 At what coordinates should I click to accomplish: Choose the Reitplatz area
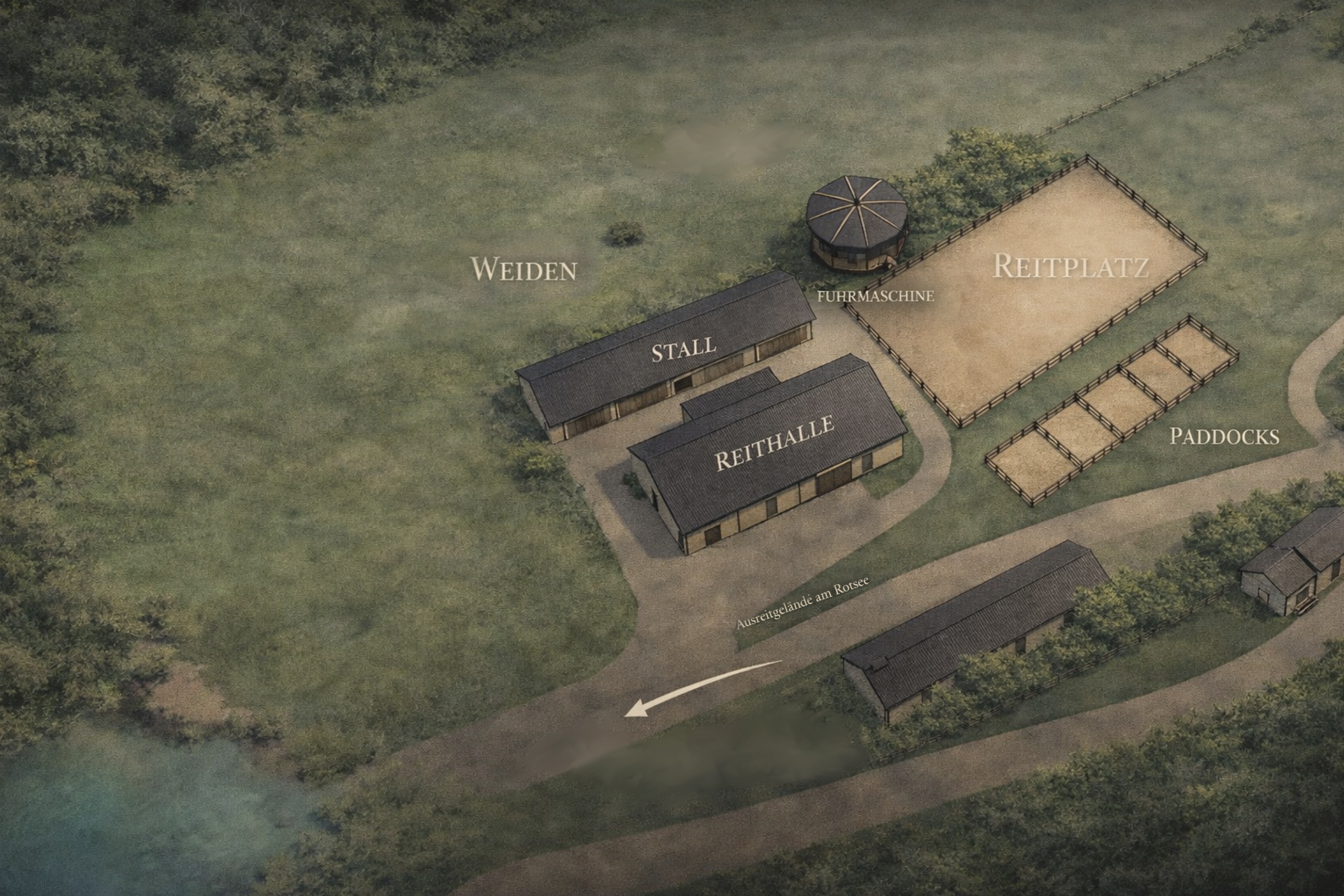[1070, 266]
